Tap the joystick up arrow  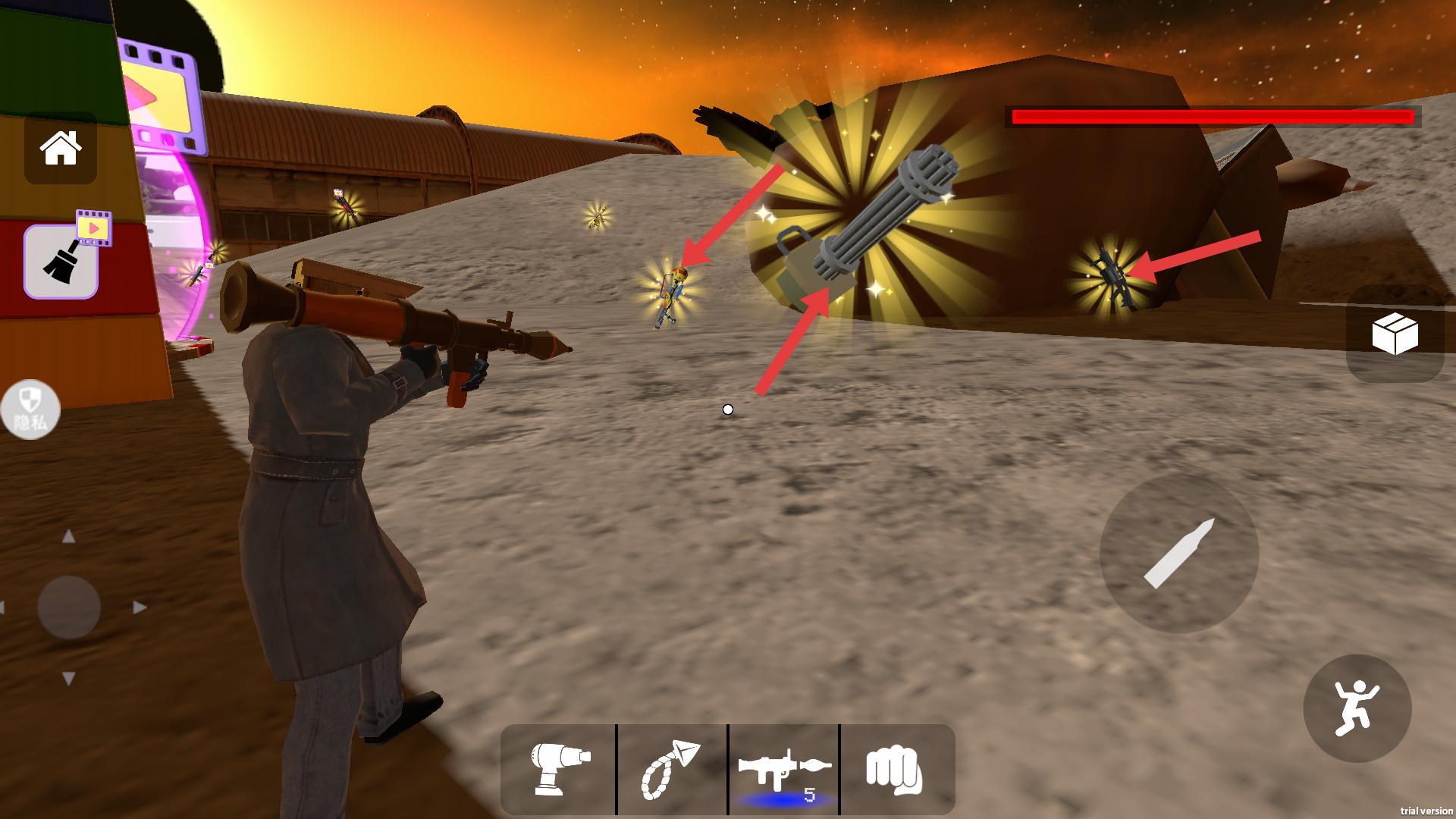[69, 537]
